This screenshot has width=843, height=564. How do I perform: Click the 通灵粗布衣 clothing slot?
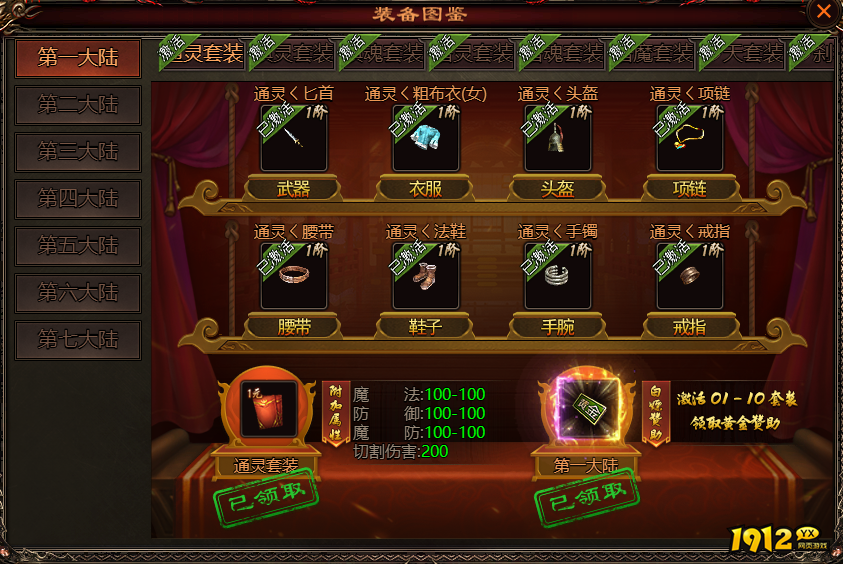pyautogui.click(x=426, y=138)
